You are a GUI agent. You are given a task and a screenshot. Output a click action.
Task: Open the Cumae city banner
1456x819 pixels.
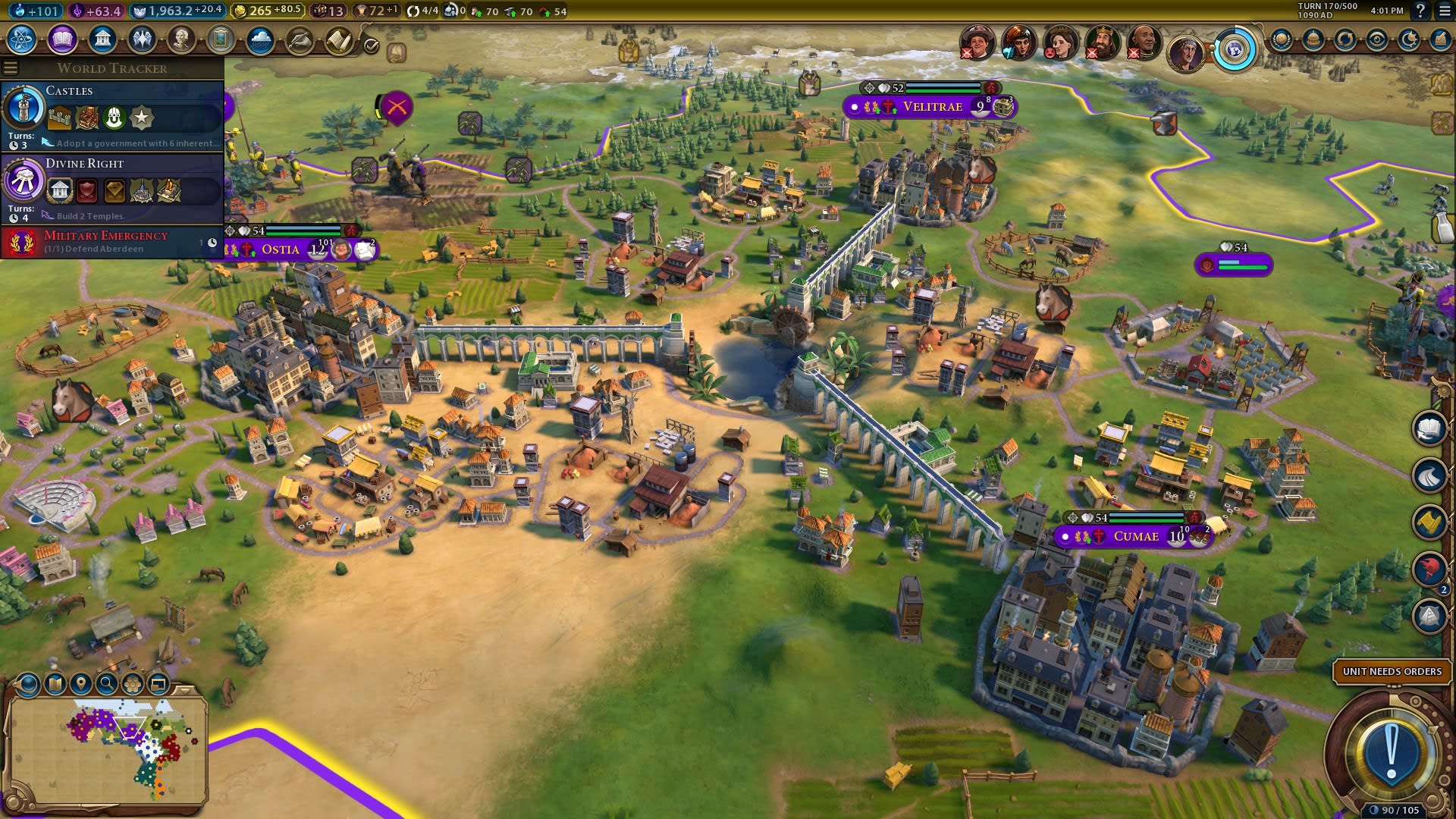tap(1136, 537)
